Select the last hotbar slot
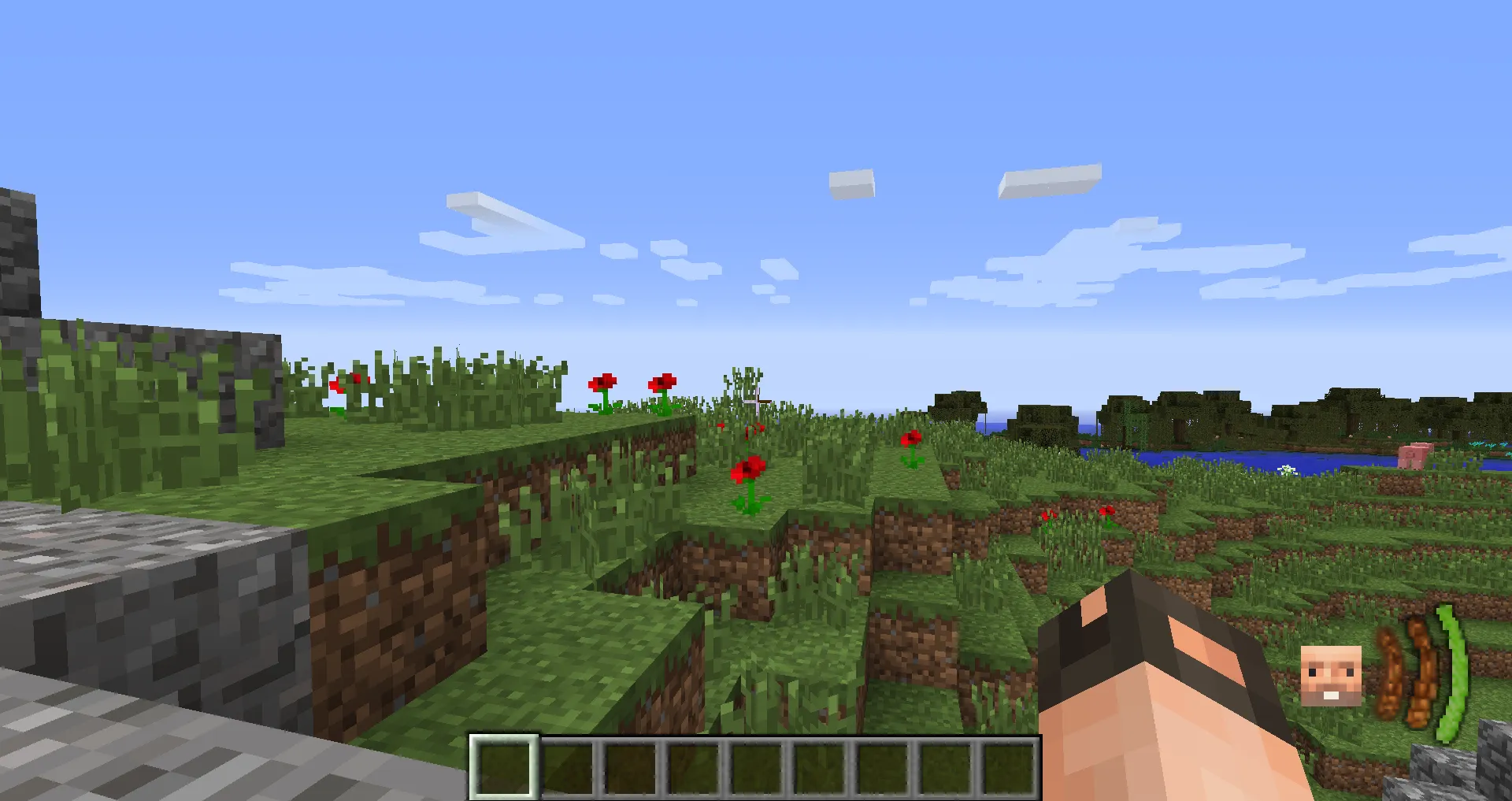Viewport: 1512px width, 801px height. coord(1008,768)
